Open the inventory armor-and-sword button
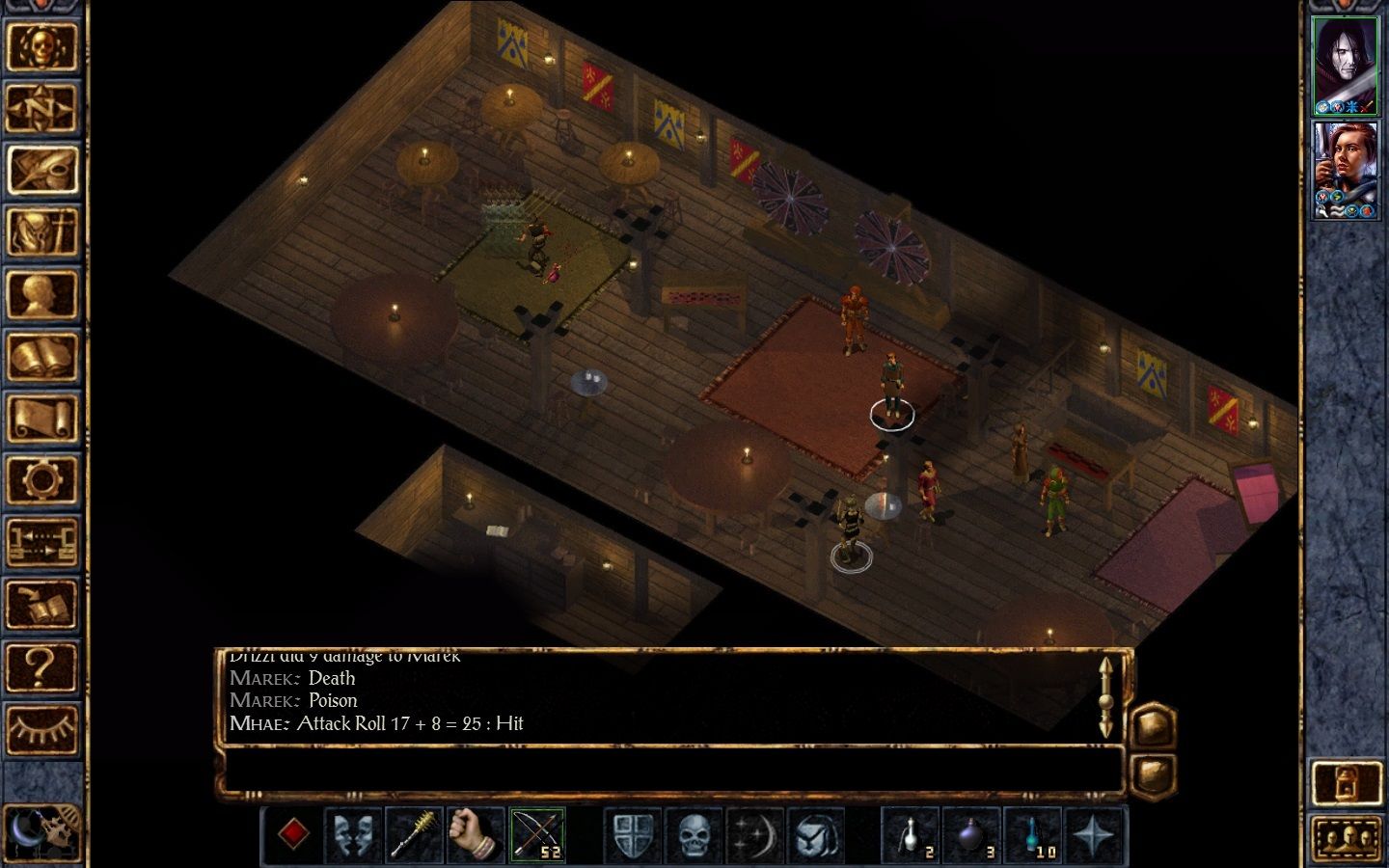 41,232
